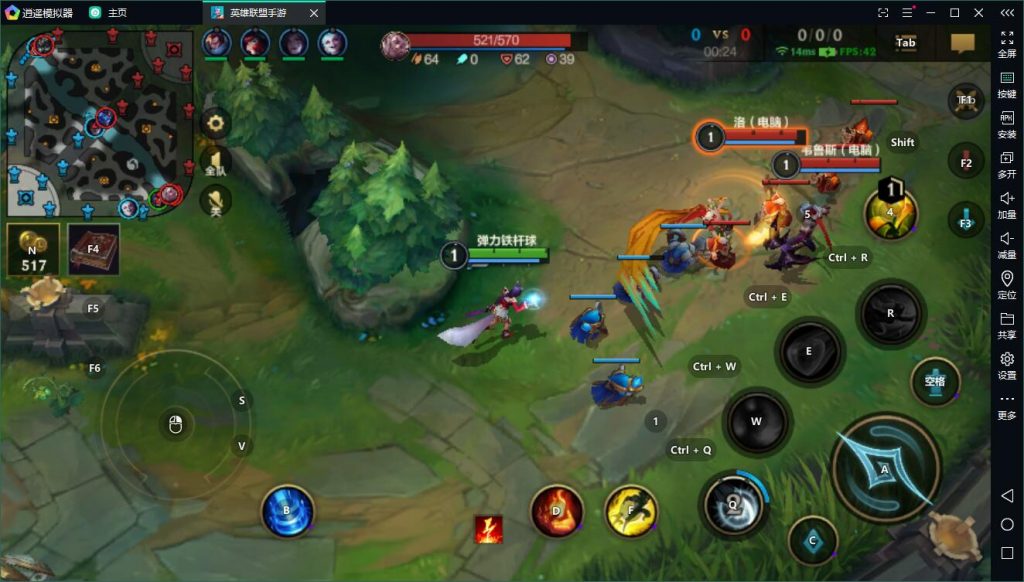The image size is (1024, 582).
Task: Open the gear settings button beside minimap
Action: [x=215, y=124]
